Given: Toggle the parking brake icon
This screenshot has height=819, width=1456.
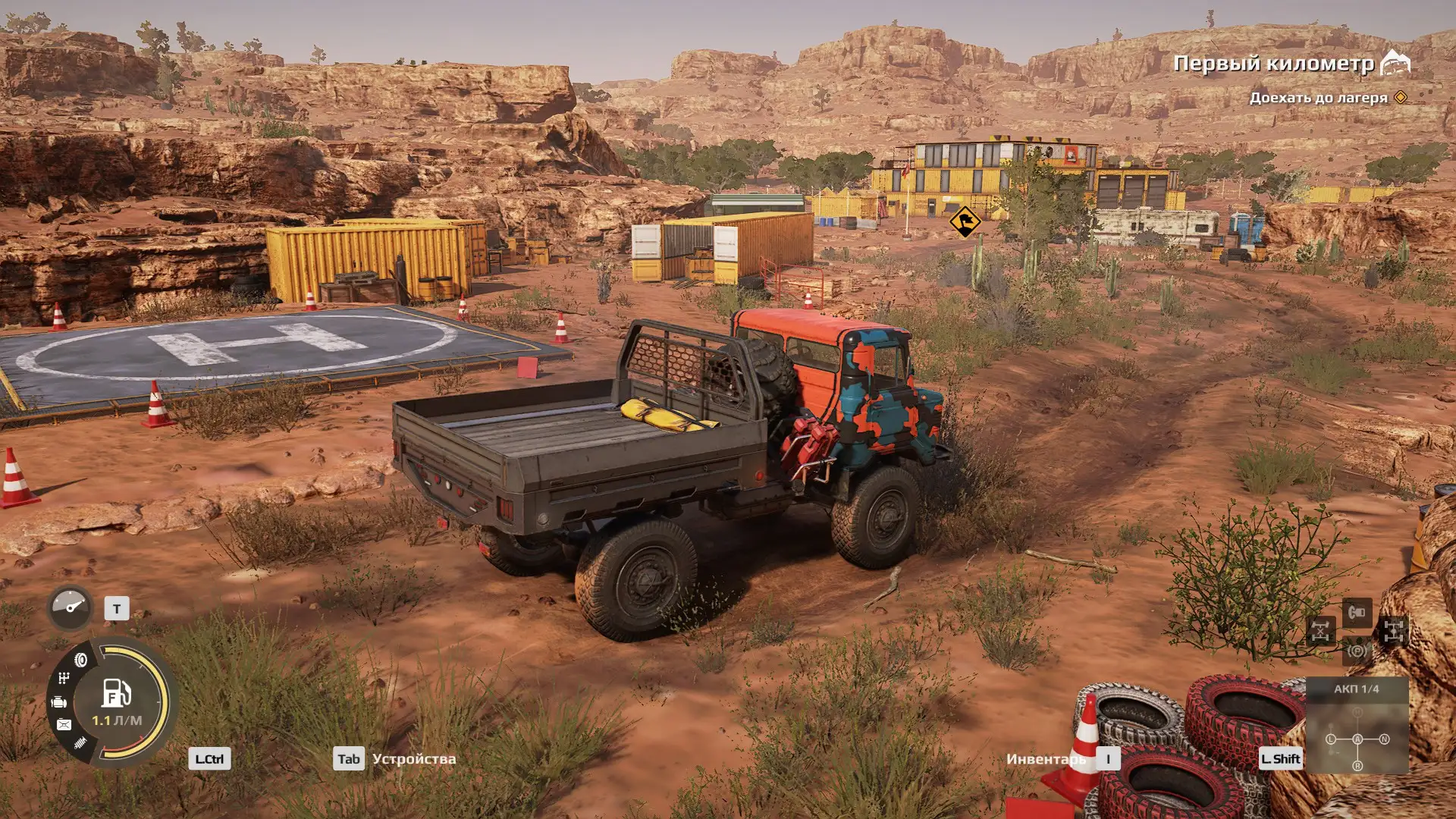Looking at the screenshot, I should [1357, 651].
